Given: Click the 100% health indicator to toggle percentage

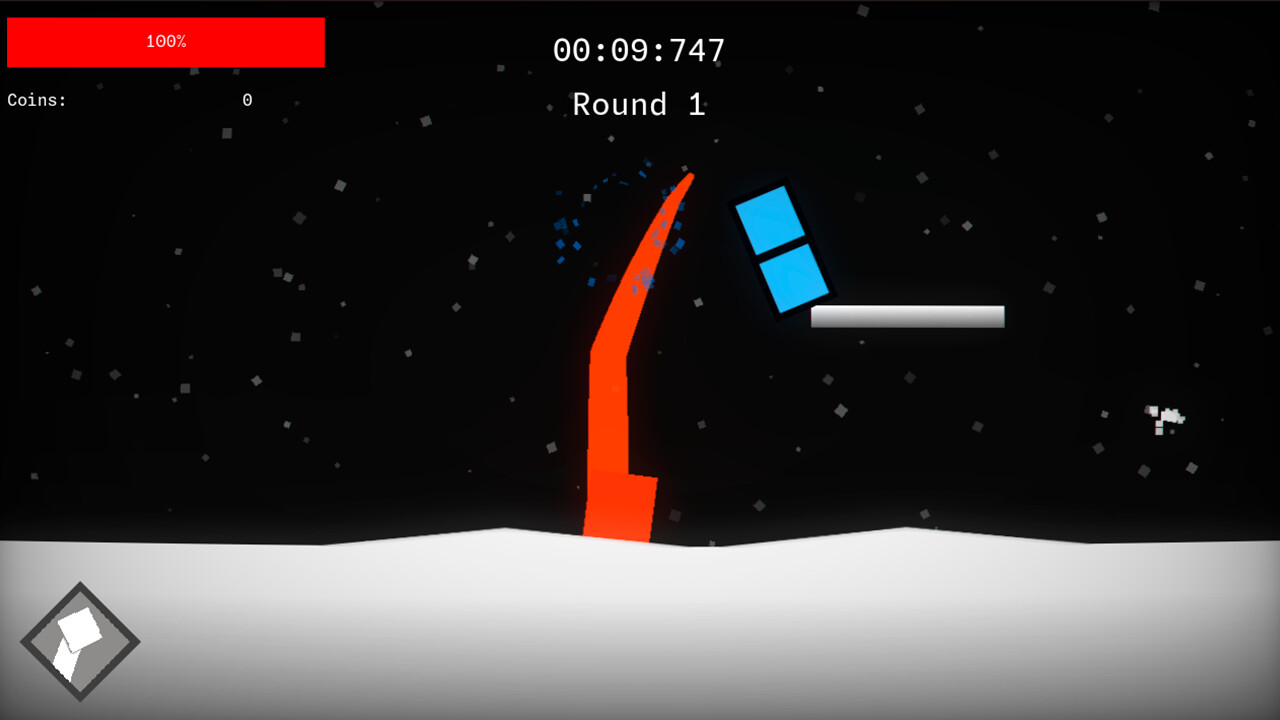Looking at the screenshot, I should 165,42.
